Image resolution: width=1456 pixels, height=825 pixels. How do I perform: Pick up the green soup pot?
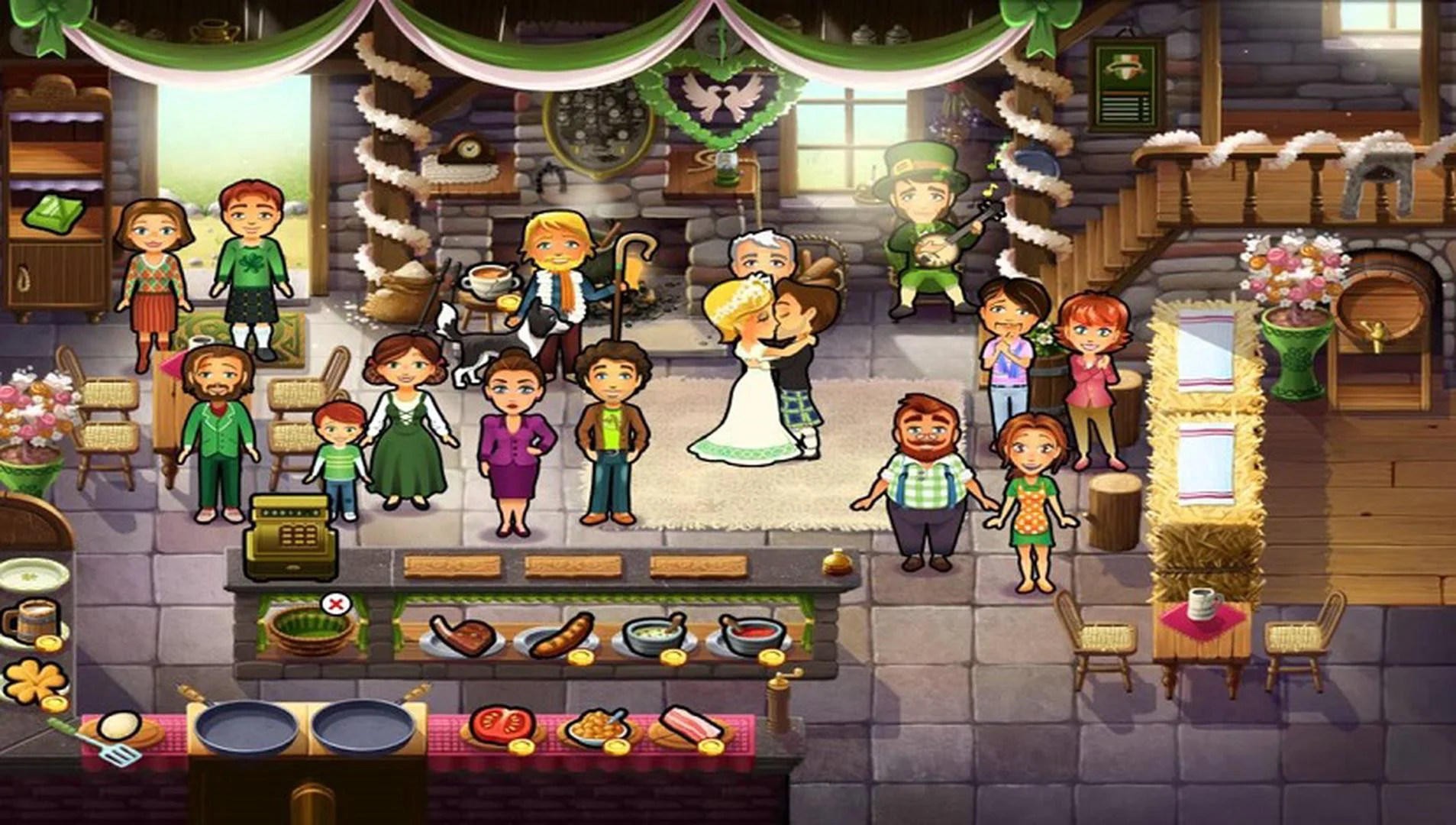652,632
